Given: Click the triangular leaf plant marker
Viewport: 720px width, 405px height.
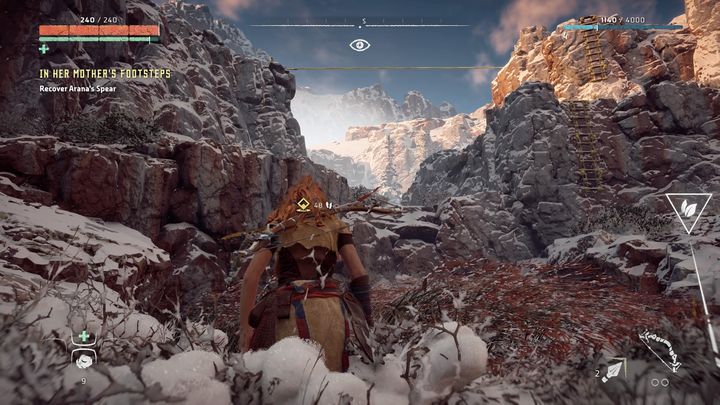Looking at the screenshot, I should pos(689,211).
